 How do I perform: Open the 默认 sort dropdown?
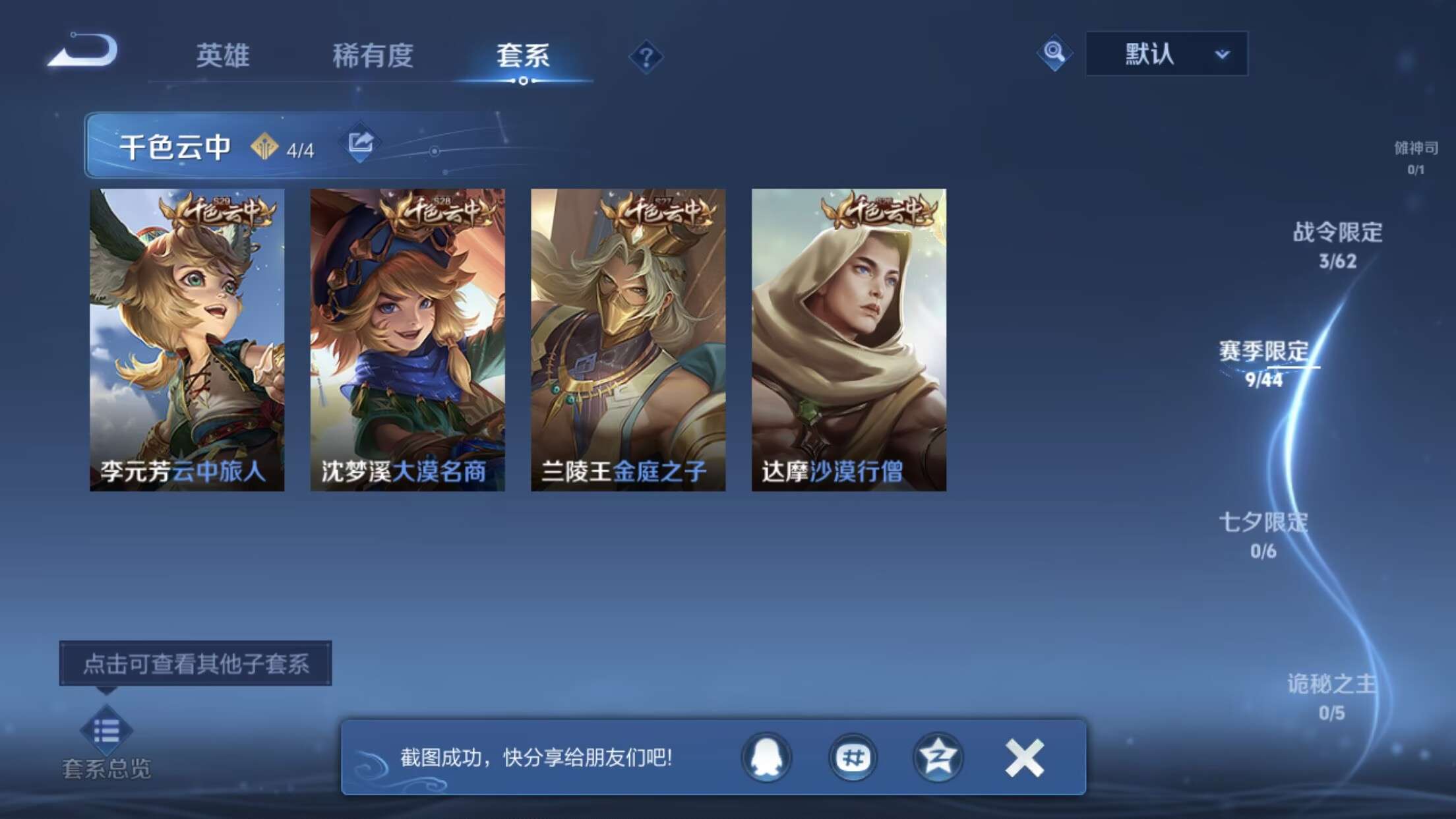click(1165, 55)
